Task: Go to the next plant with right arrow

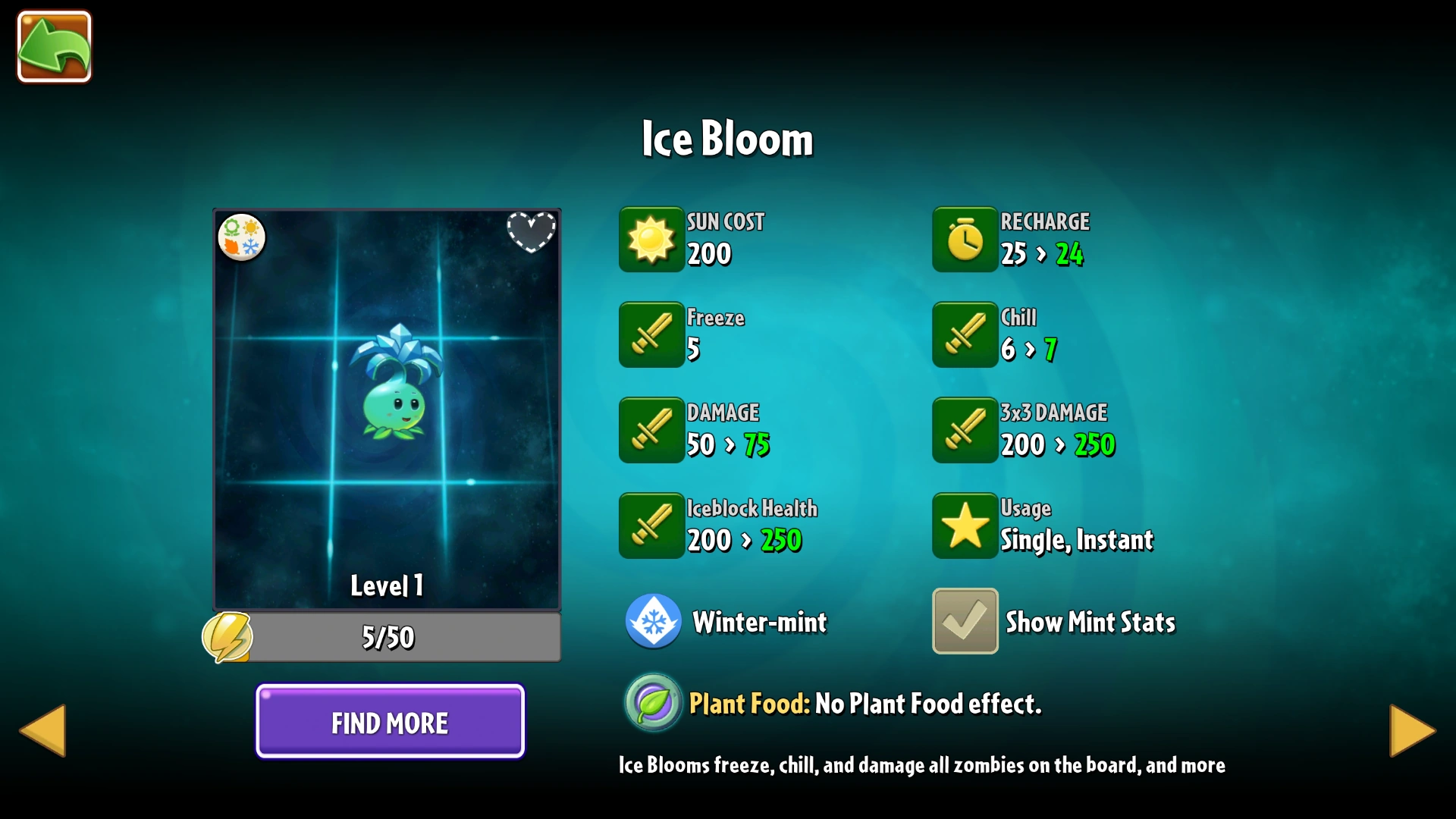Action: click(x=1411, y=730)
